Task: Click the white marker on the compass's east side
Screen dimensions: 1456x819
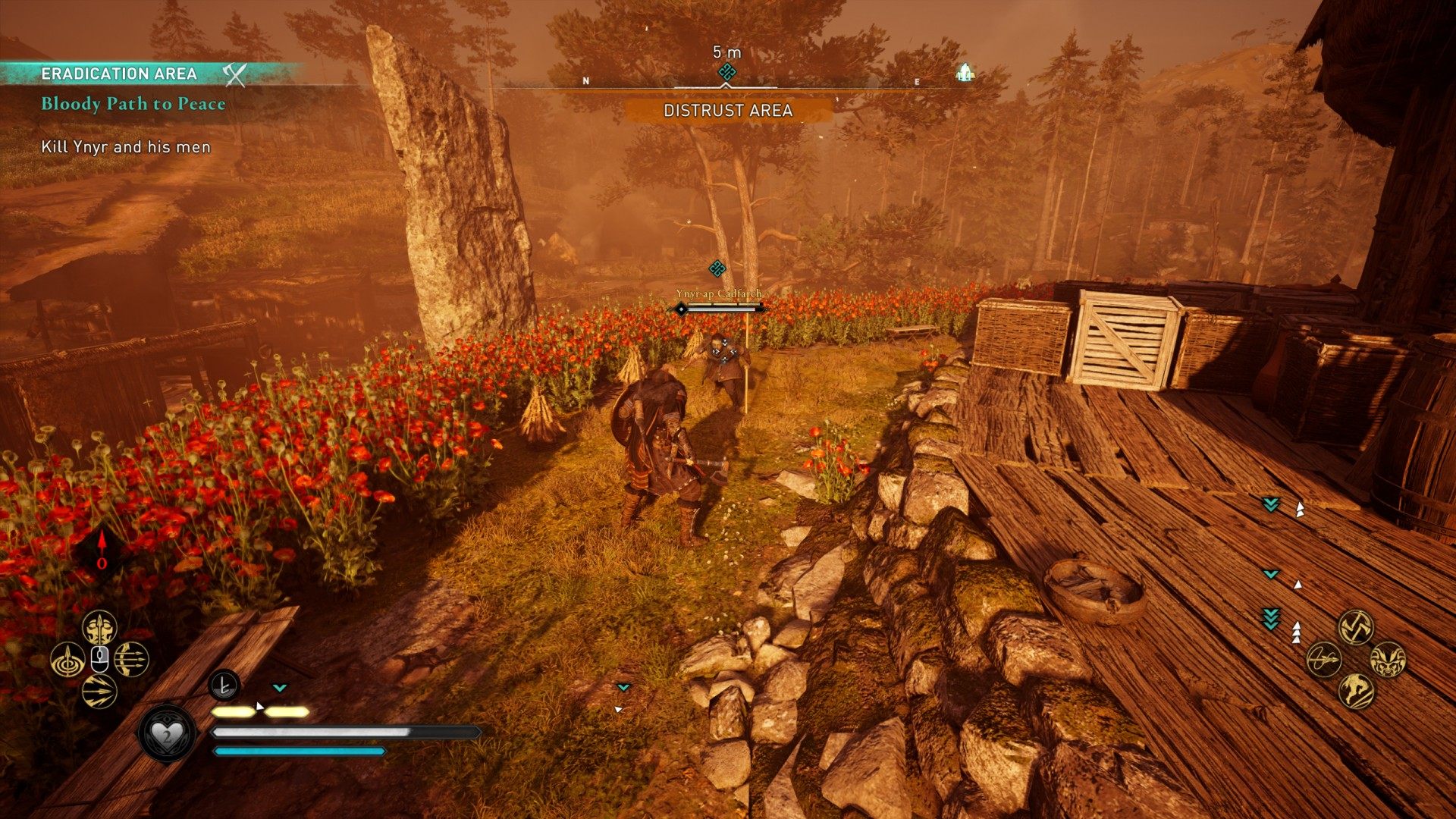Action: 965,73
